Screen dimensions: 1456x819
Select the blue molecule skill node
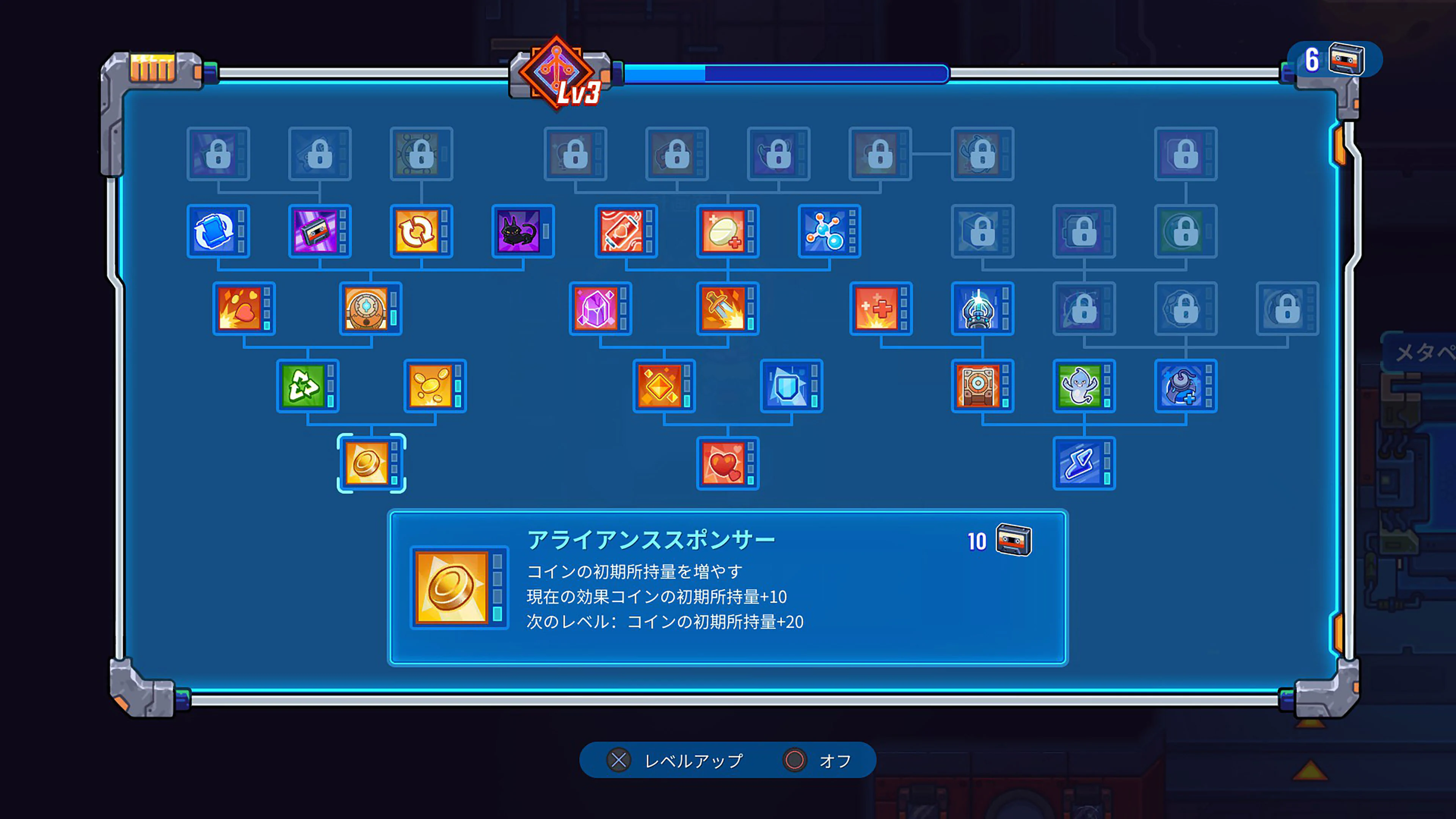pyautogui.click(x=829, y=232)
